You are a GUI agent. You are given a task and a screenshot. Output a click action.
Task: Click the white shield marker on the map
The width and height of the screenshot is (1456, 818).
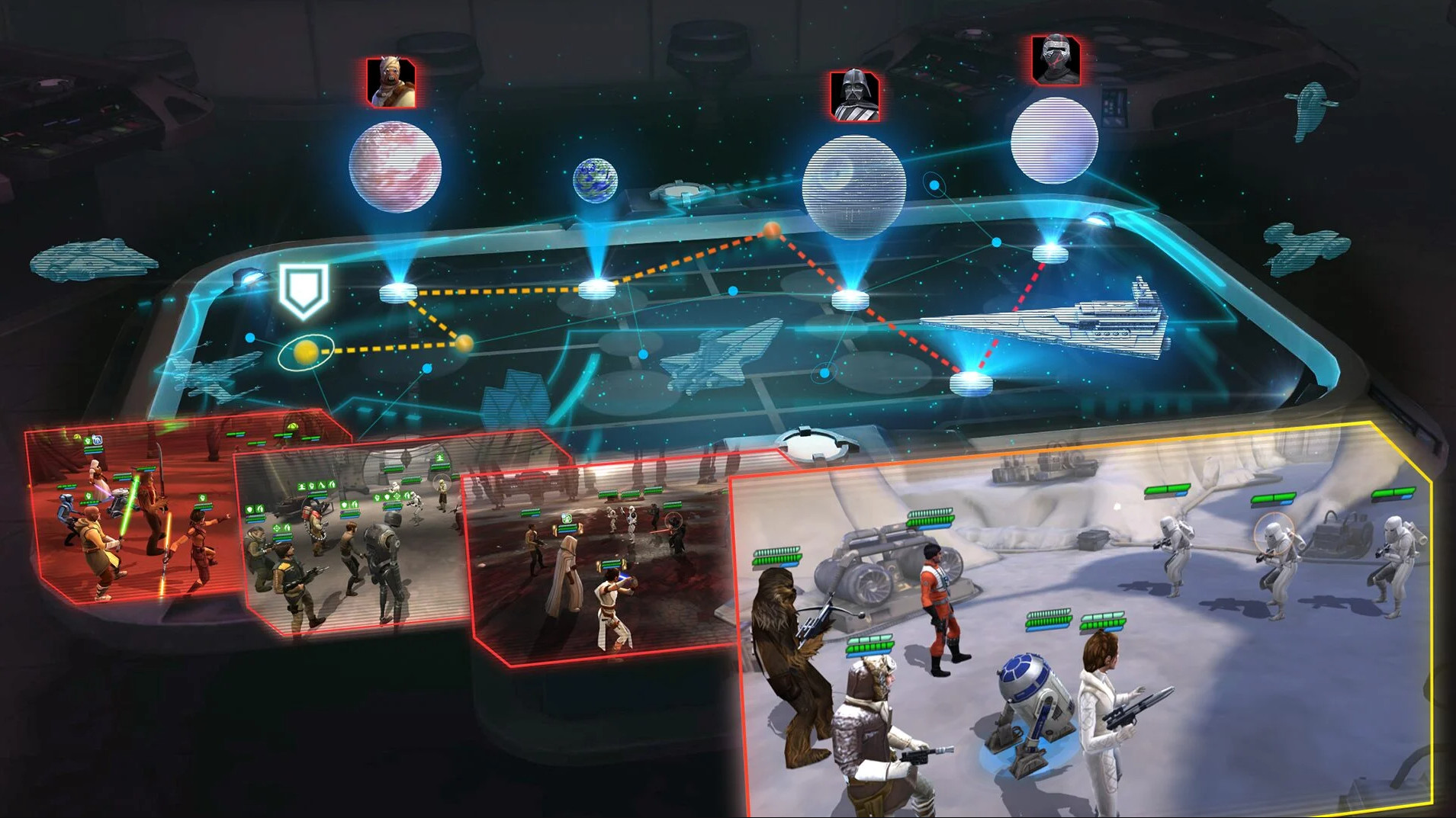pos(303,290)
